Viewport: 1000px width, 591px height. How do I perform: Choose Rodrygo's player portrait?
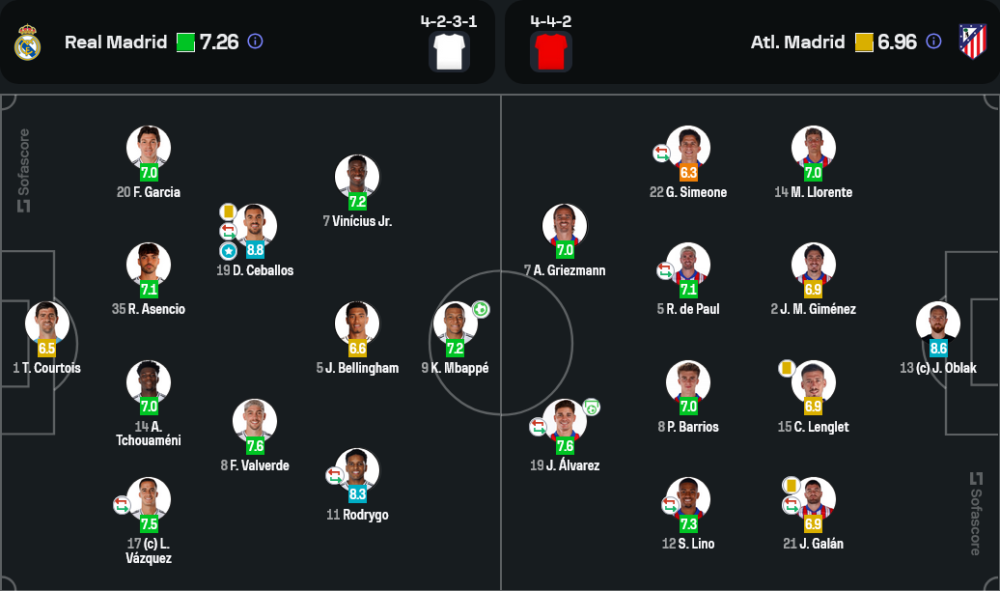[357, 470]
